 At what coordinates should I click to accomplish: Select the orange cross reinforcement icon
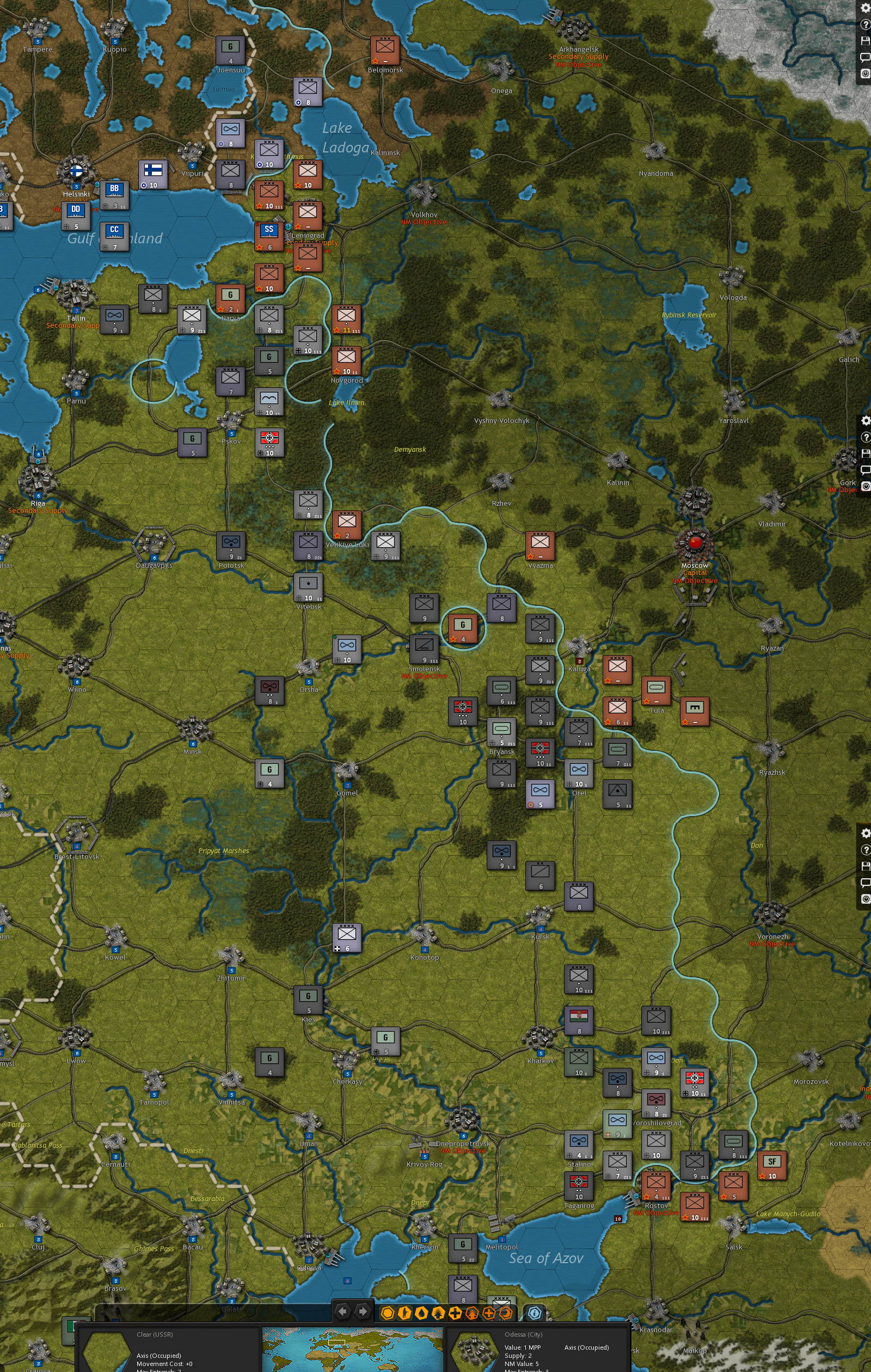click(x=490, y=1311)
